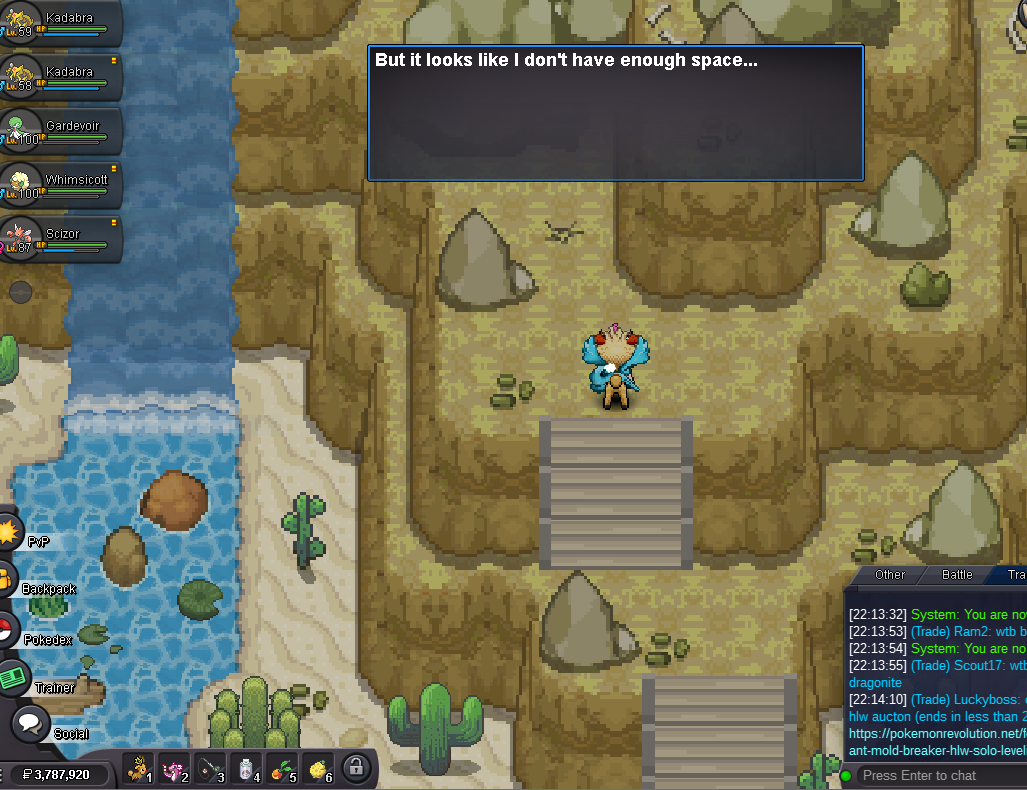Use the pink dragon mount in hotbar slot 2
The image size is (1027, 790).
pos(173,768)
